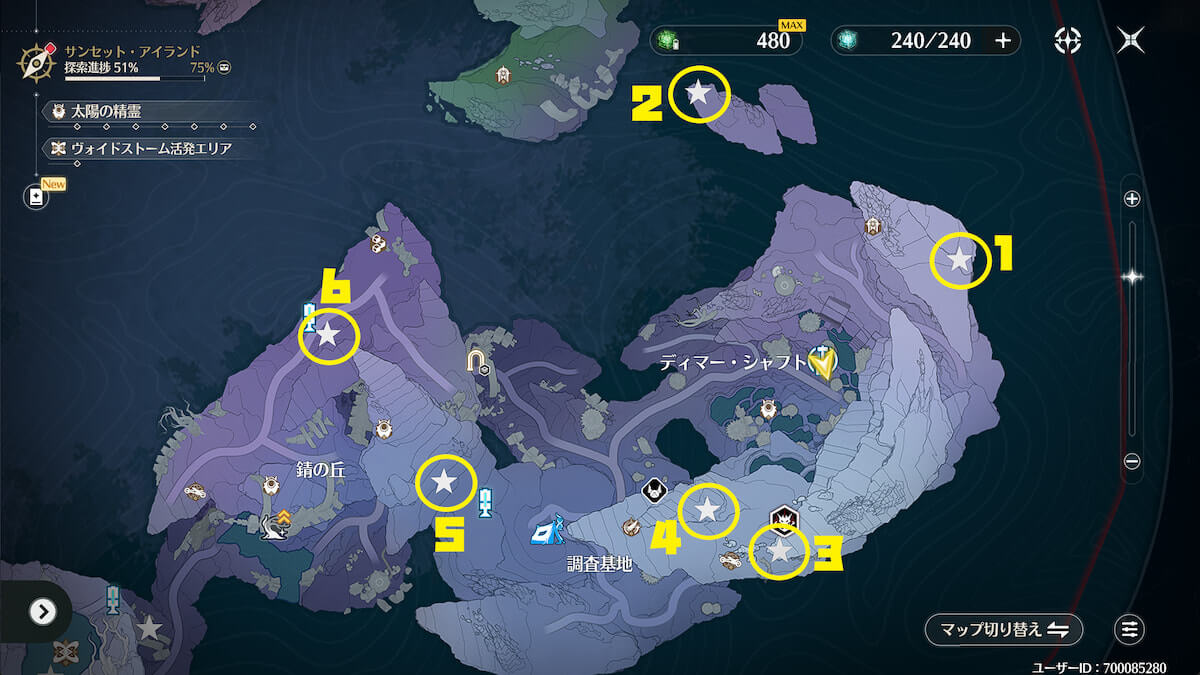1200x675 pixels.
Task: Click the crosshair target icon beside the close button
Action: (1068, 40)
